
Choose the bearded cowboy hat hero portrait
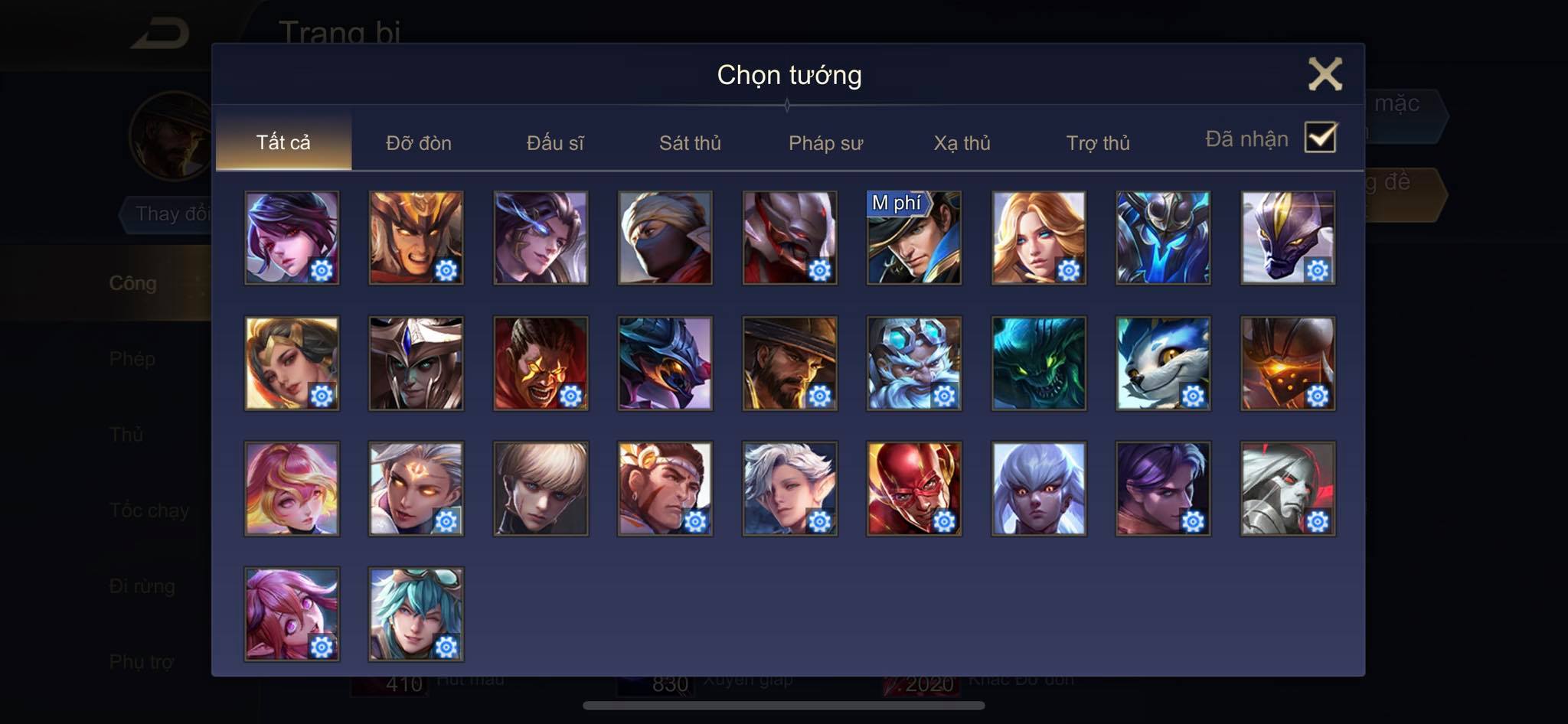[789, 364]
